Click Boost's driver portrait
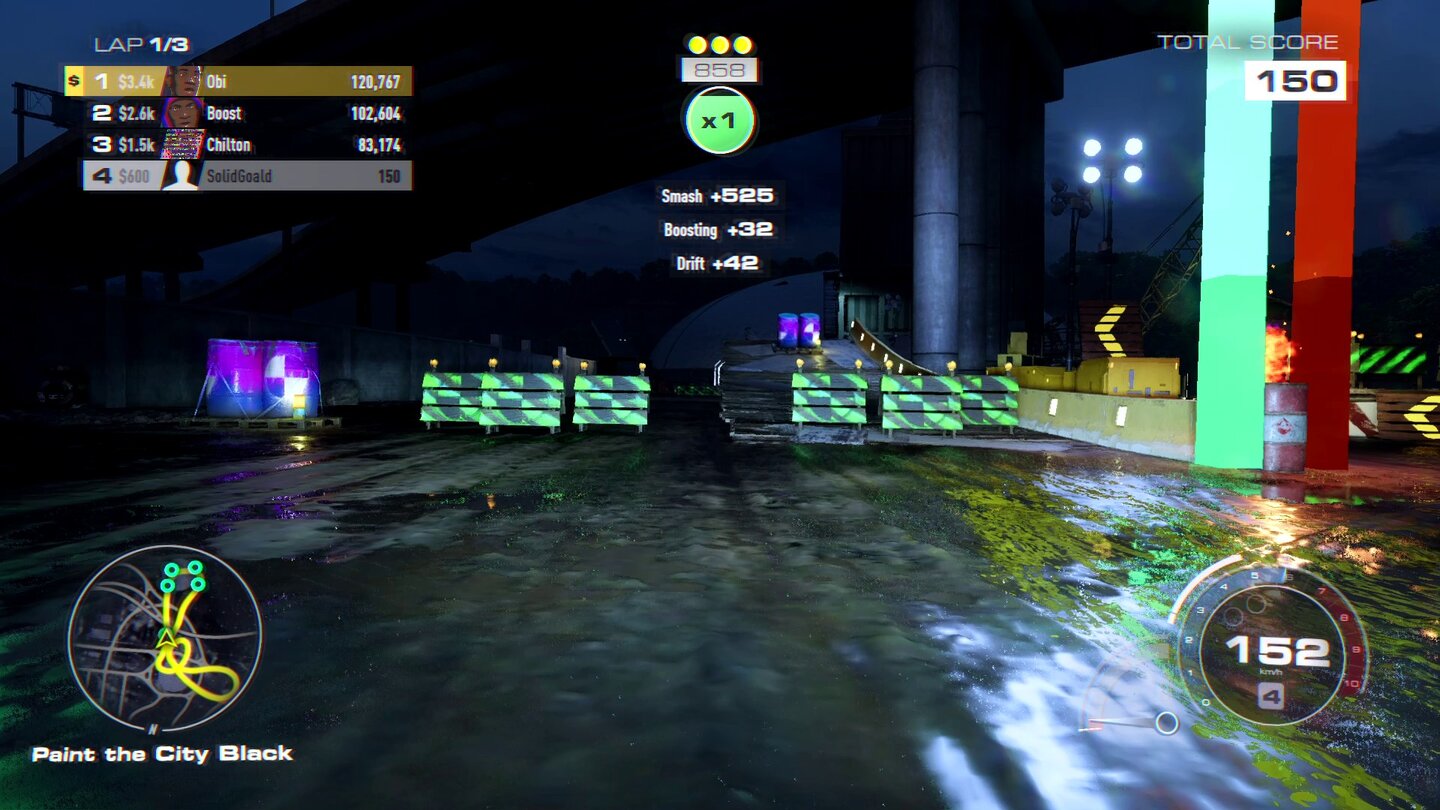 (184, 113)
